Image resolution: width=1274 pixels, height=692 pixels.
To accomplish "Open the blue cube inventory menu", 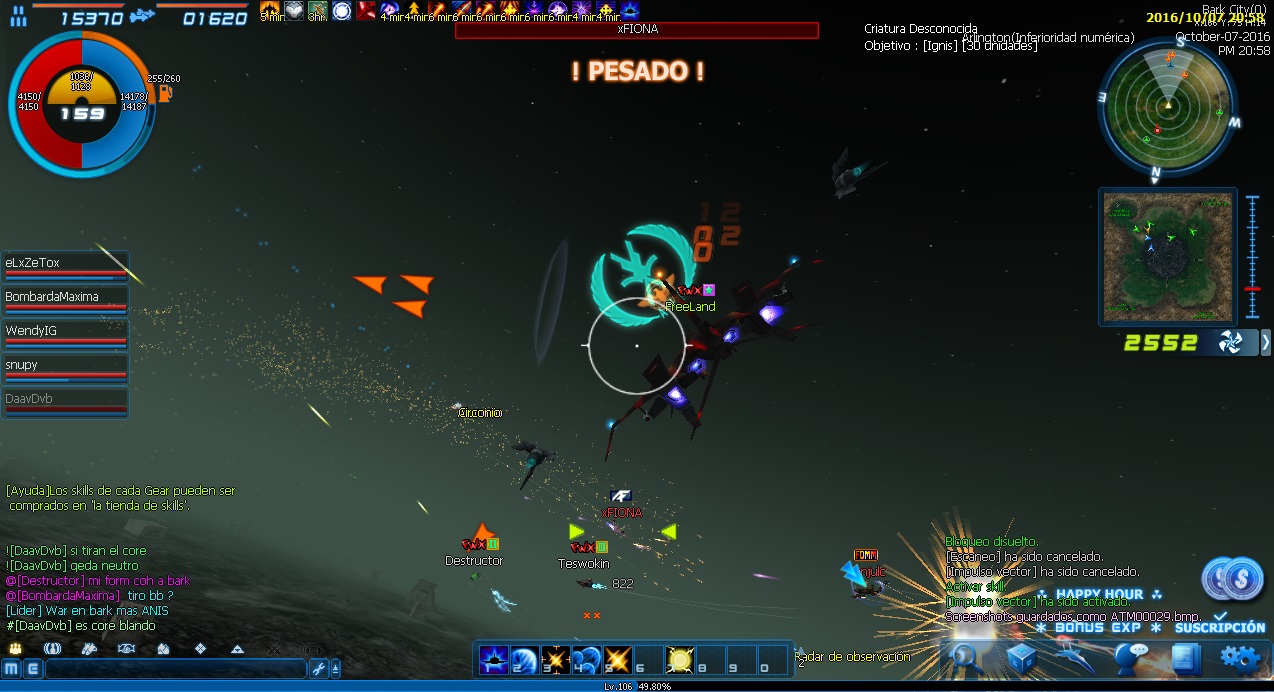I will click(x=1021, y=657).
